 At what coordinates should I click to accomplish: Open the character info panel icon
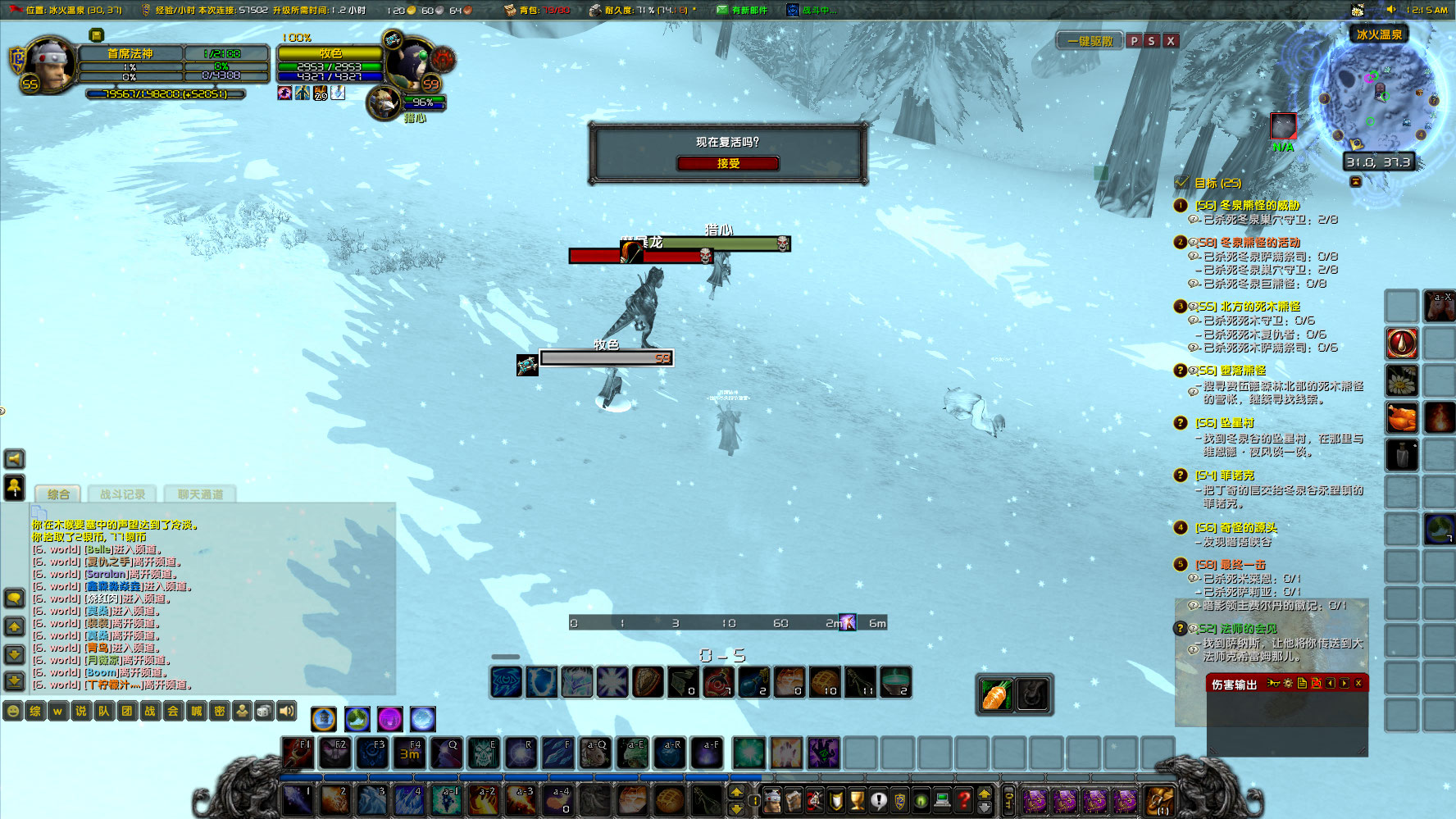(771, 799)
